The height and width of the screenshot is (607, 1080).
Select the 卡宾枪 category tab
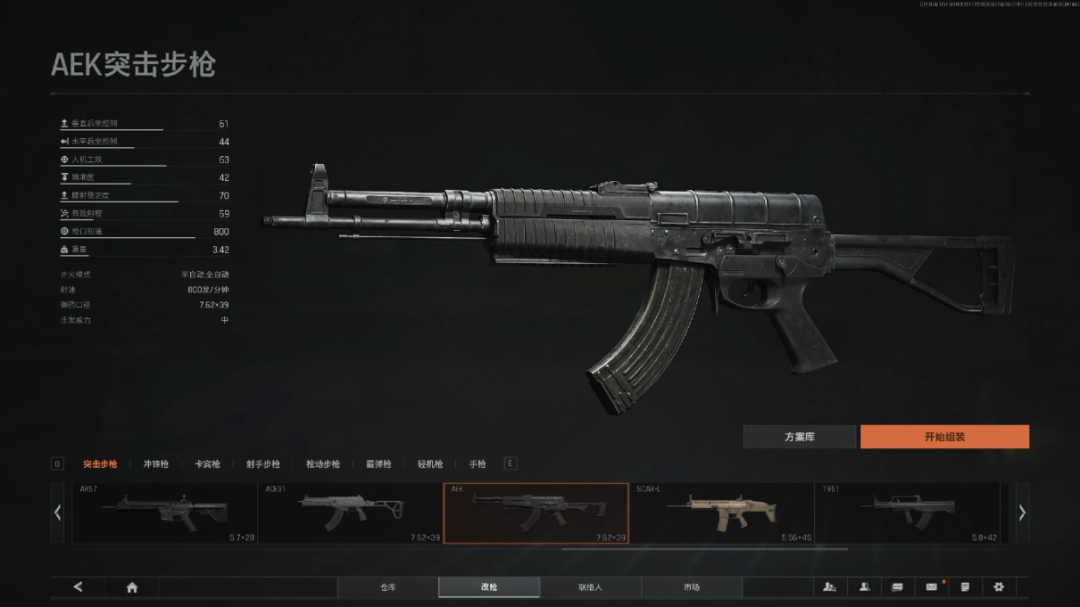coord(207,464)
